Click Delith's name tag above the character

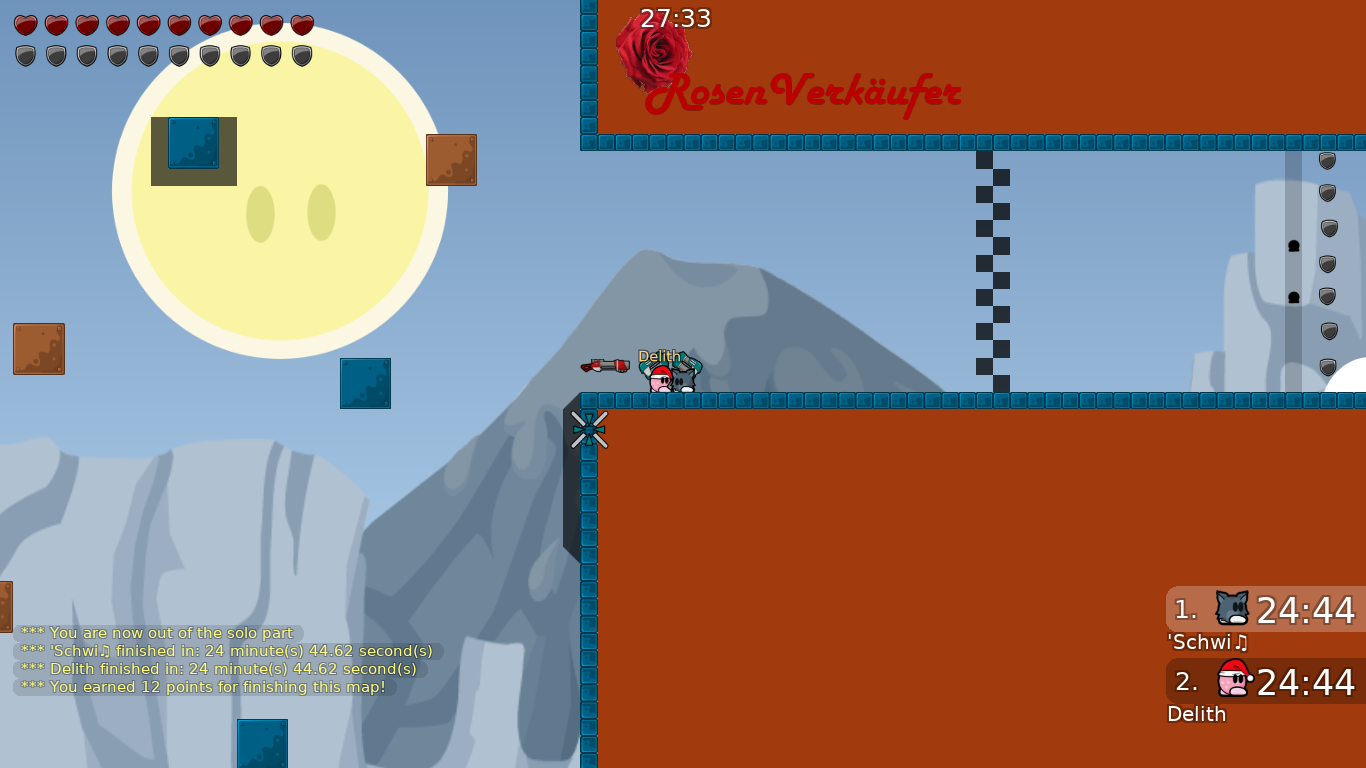click(658, 356)
